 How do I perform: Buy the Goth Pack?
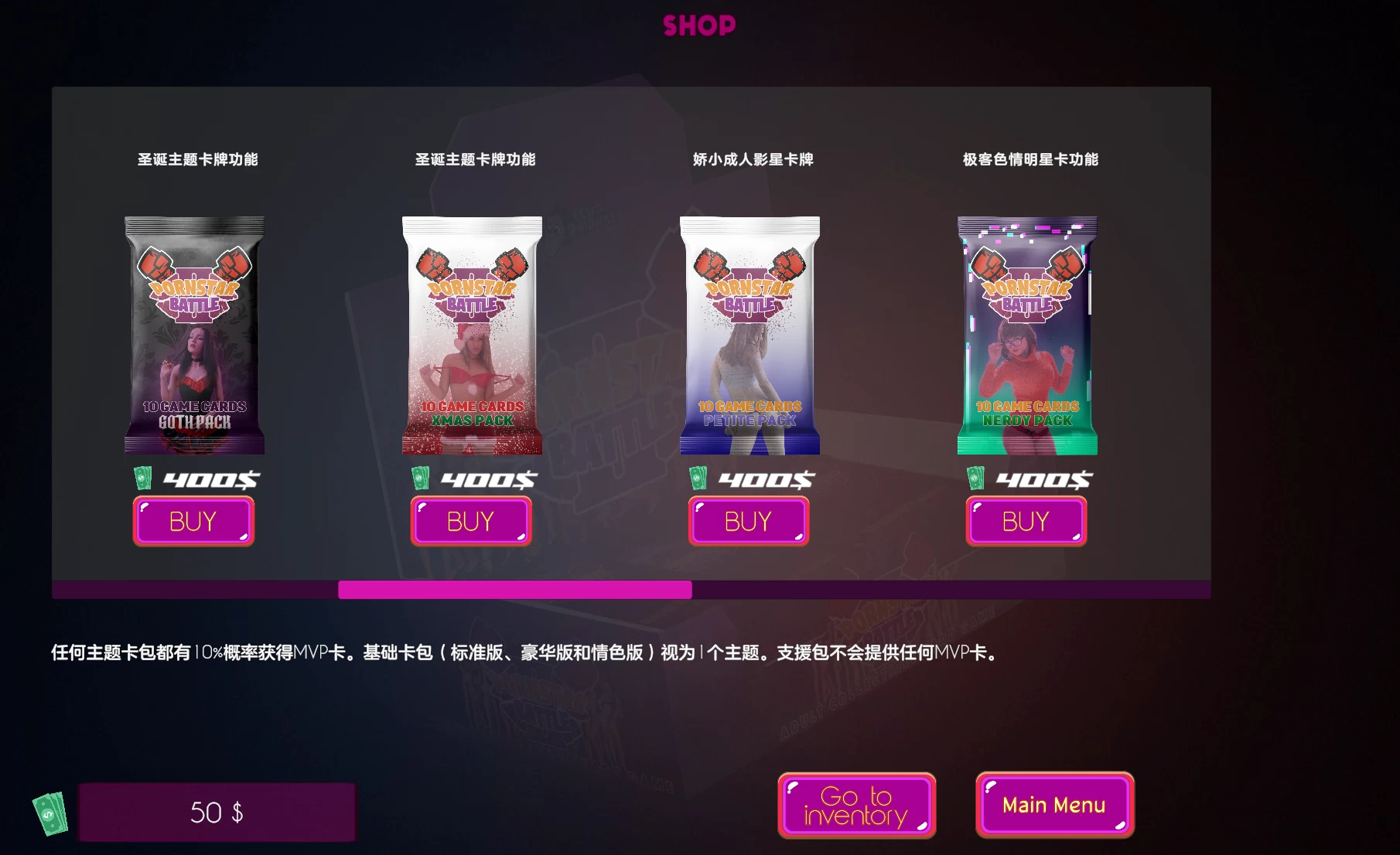(193, 521)
